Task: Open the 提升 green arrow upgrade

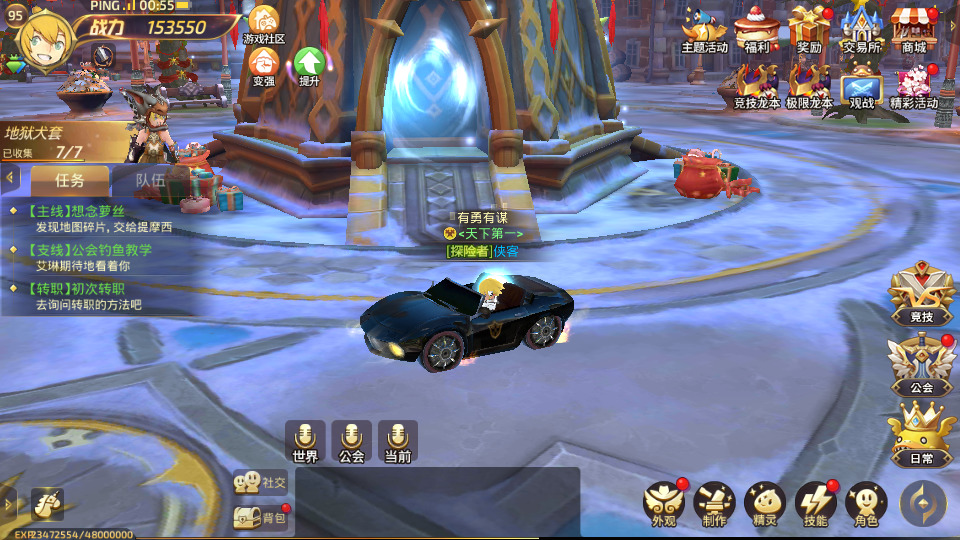Action: 309,65
